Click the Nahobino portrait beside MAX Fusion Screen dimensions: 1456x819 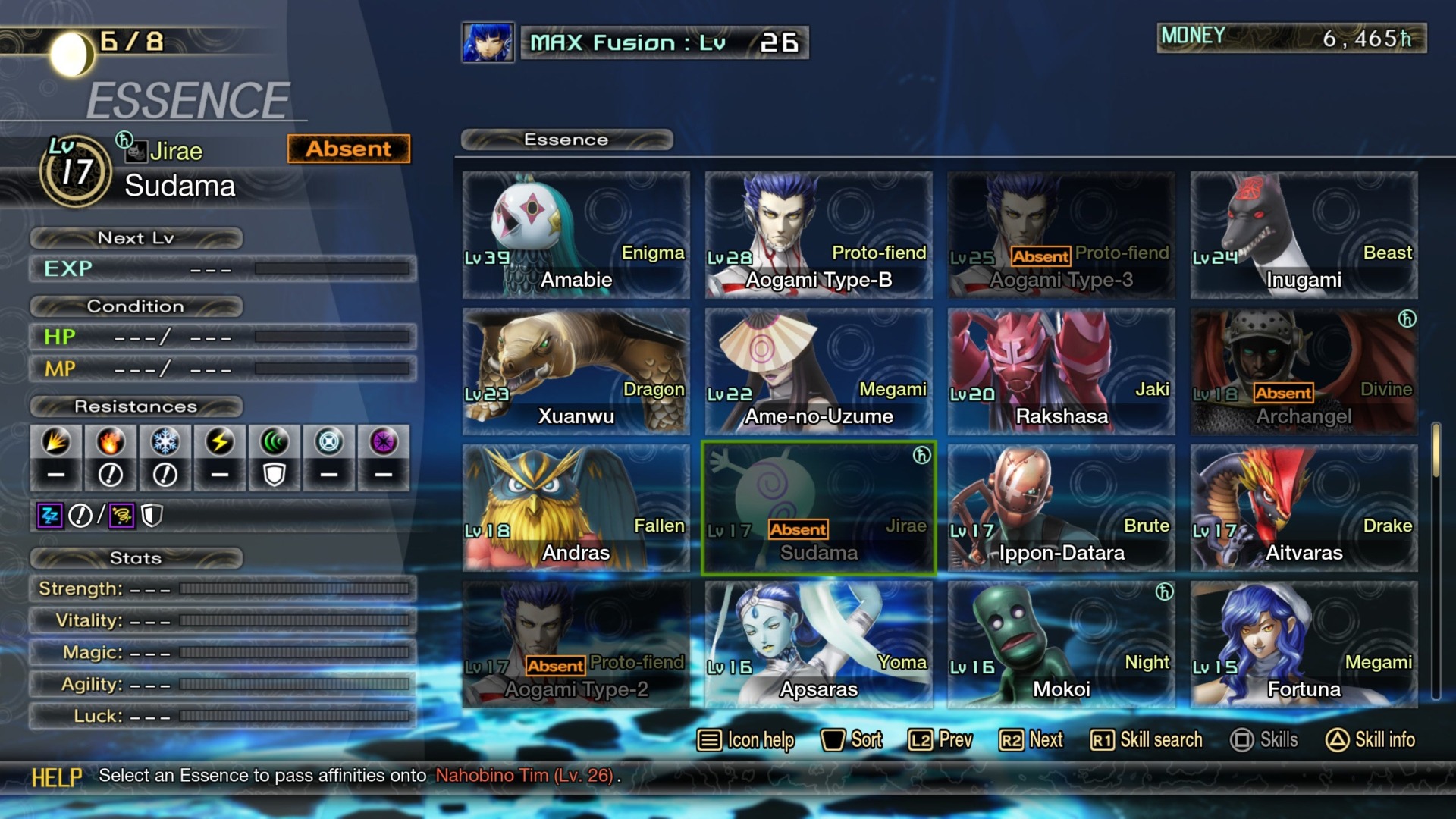click(486, 43)
